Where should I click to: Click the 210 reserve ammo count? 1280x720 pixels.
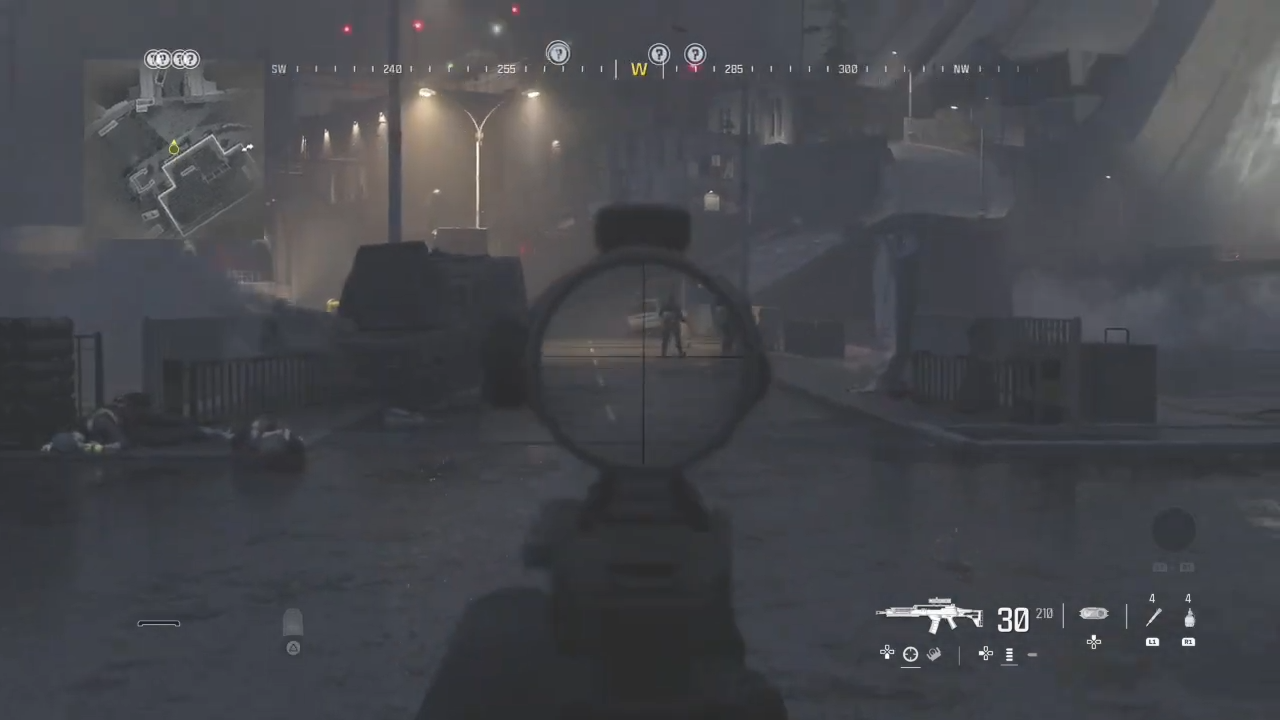tap(1044, 614)
